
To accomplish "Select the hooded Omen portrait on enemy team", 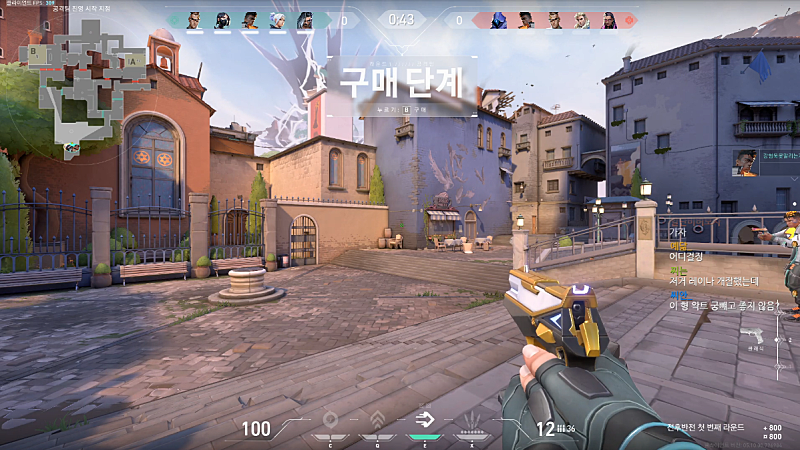I will [495, 20].
